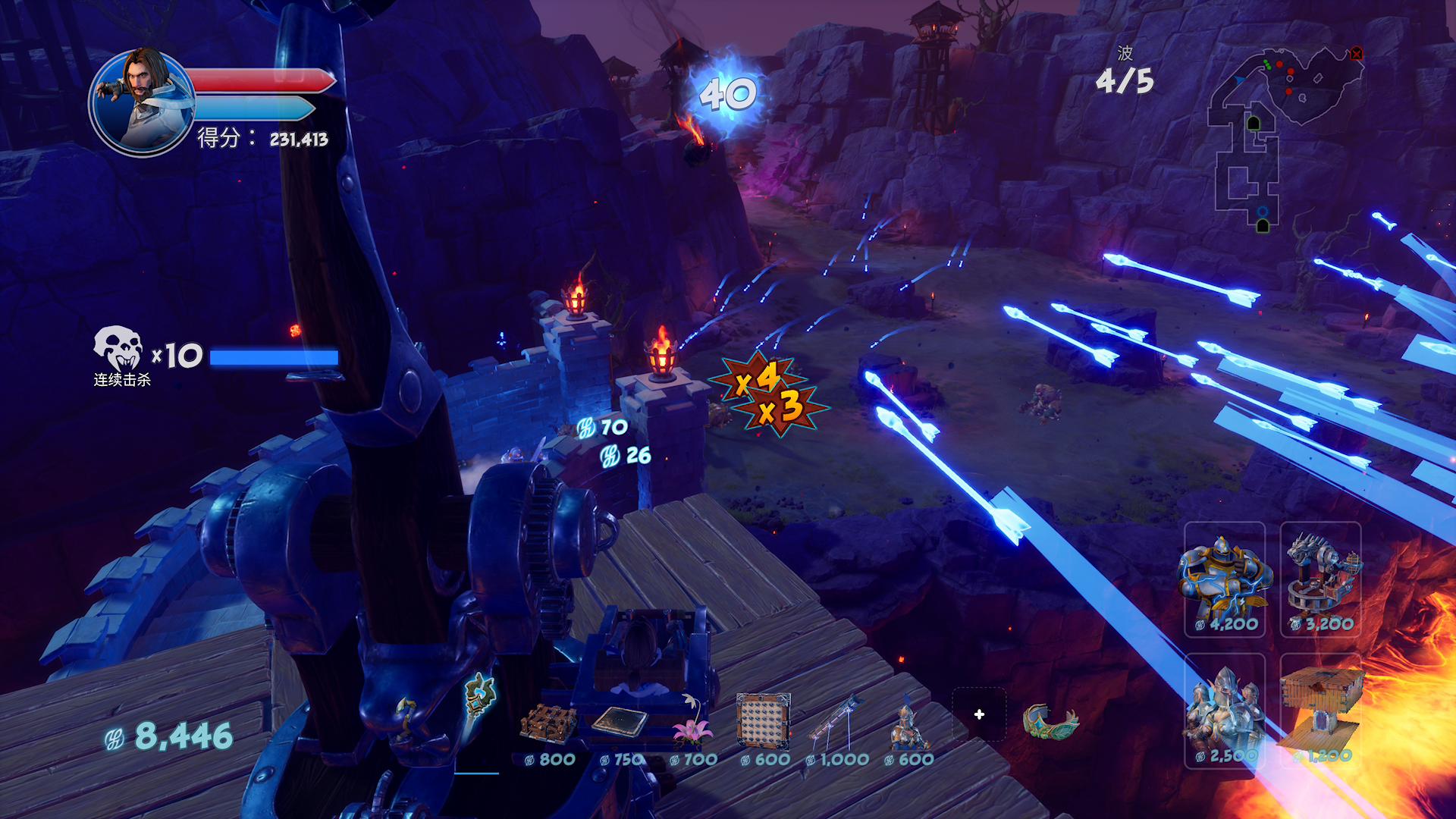Choose the dragon ballista war machine costing 3,200
The height and width of the screenshot is (819, 1456).
coord(1321,580)
